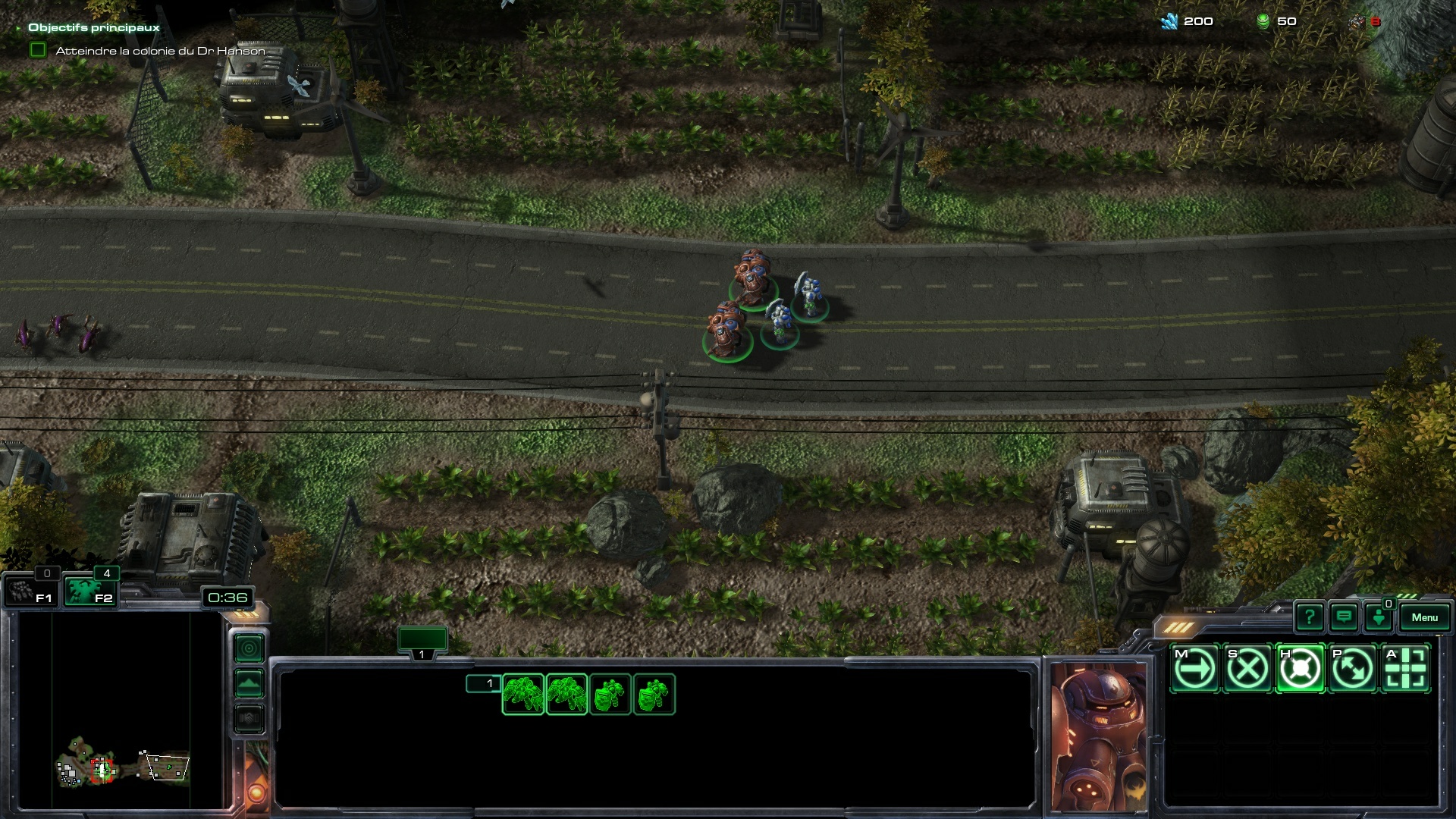Viewport: 1456px width, 819px height.
Task: Choose the Patrol command
Action: click(x=1353, y=669)
